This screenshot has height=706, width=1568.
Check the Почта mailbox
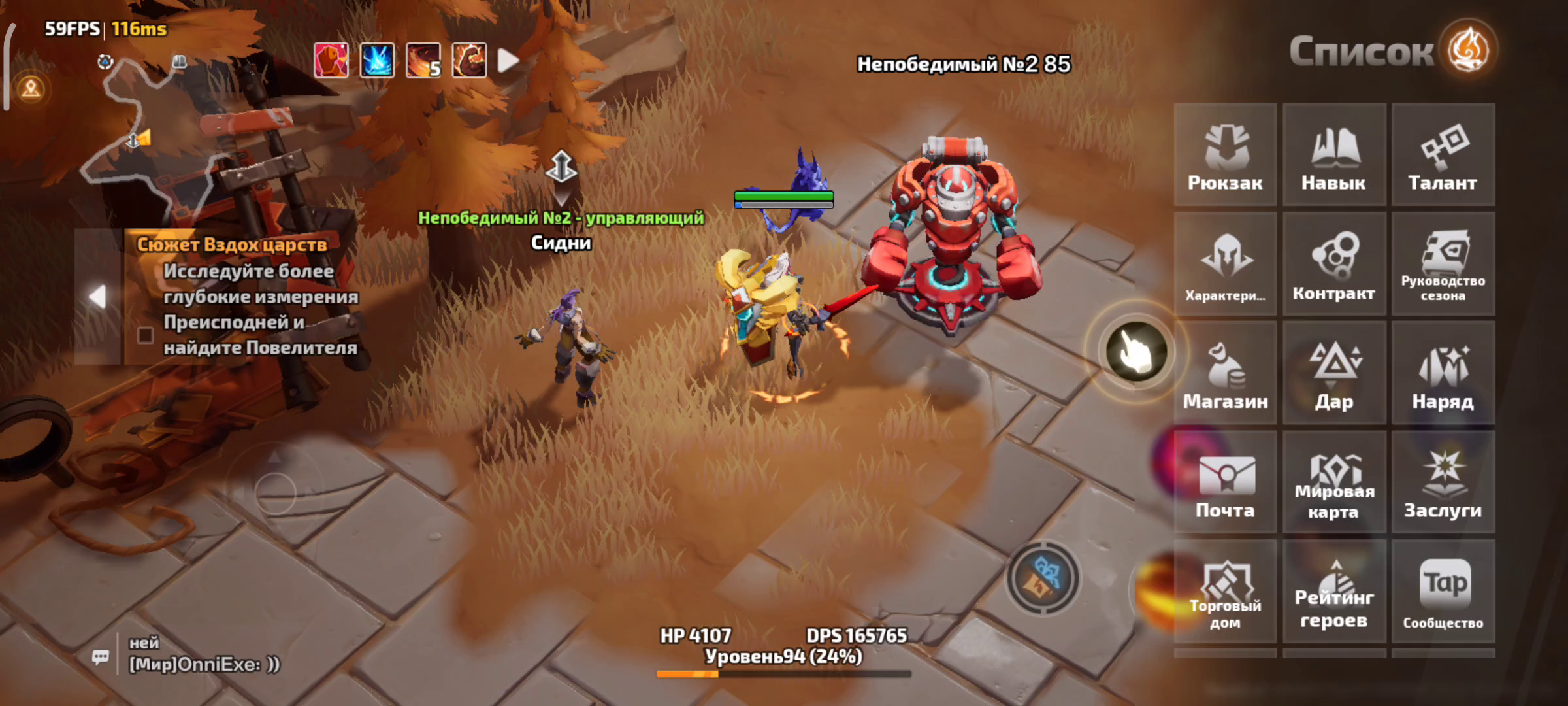1225,482
